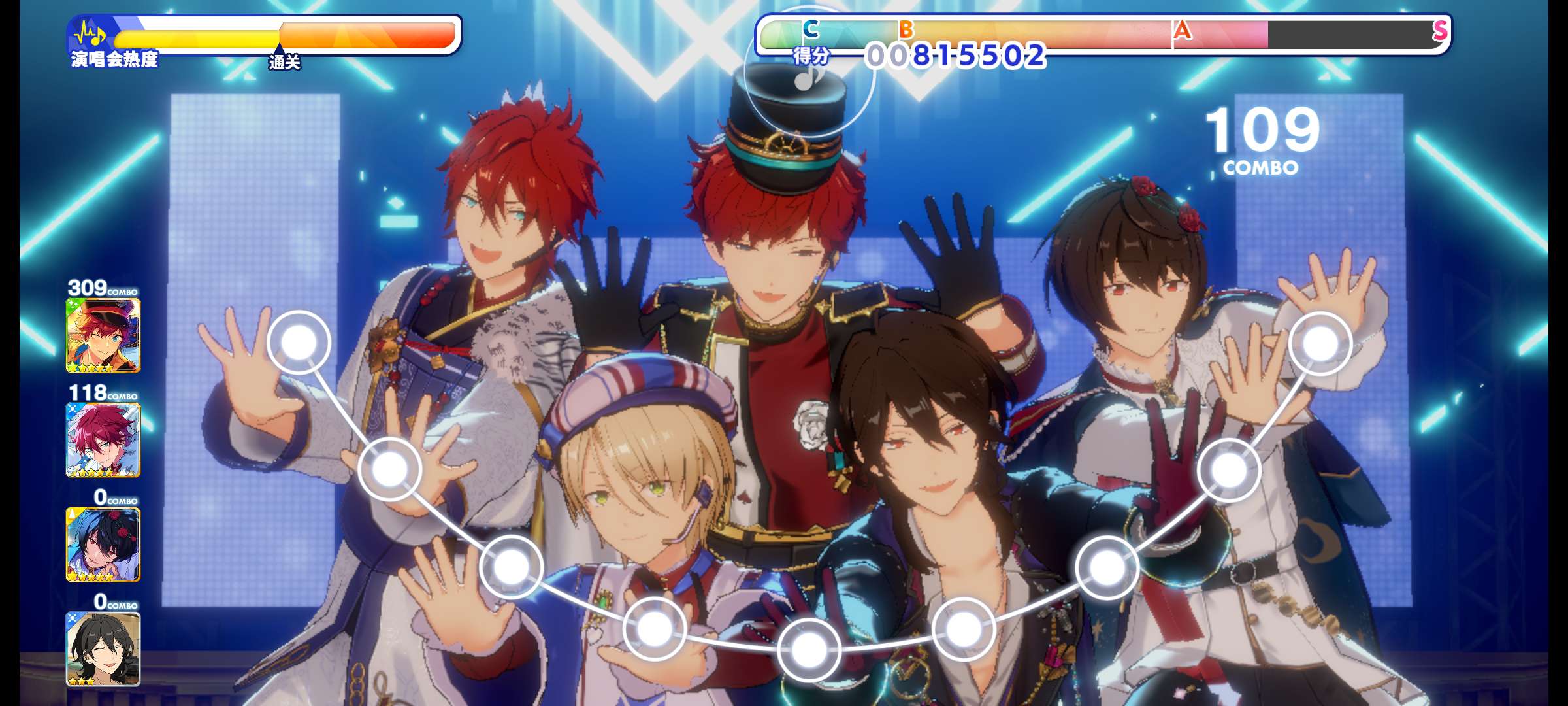The width and height of the screenshot is (1568, 706).
Task: Select the winking red-haired hat character card
Action: tap(103, 335)
